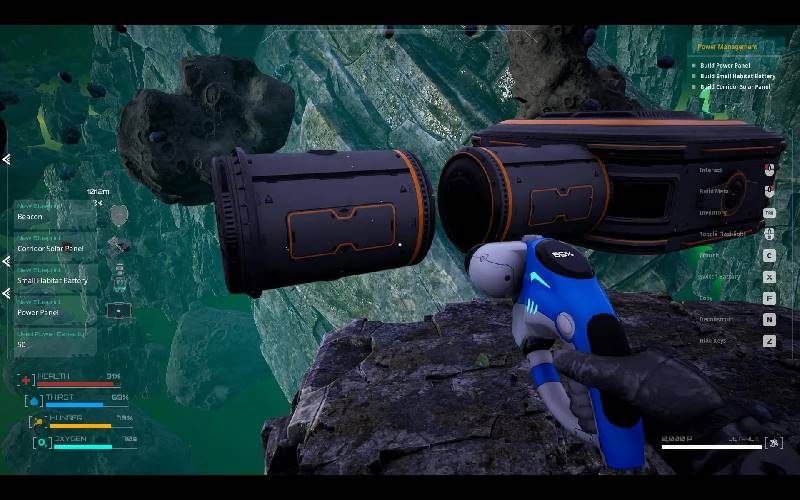This screenshot has width=800, height=500.
Task: Select the Used Power Capacity notification
Action: (56, 342)
